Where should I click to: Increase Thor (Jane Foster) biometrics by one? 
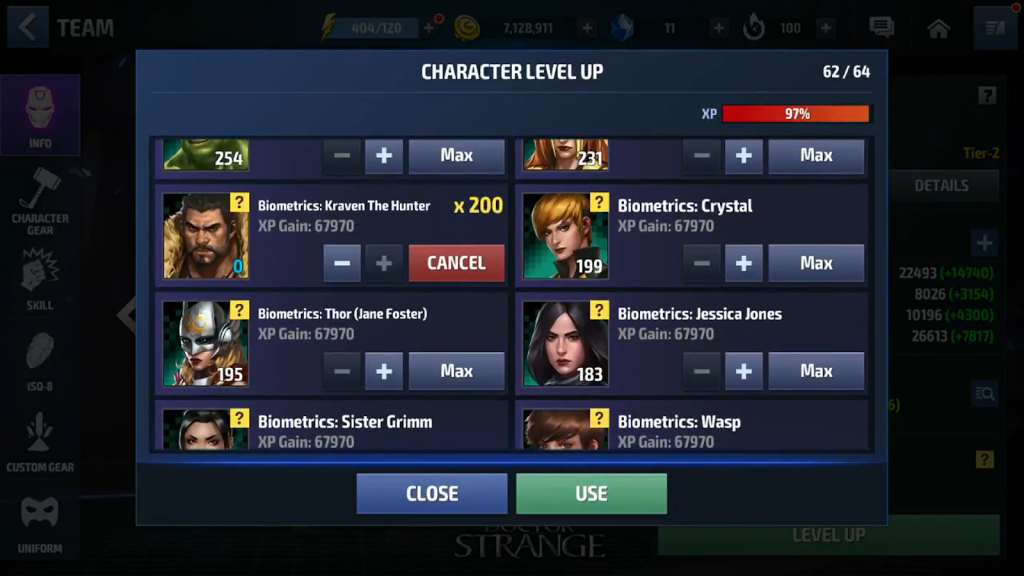[384, 371]
